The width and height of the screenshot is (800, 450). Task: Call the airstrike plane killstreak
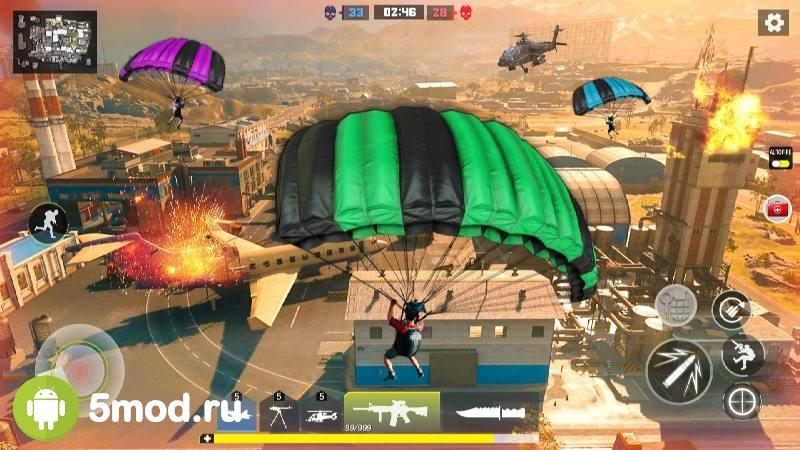pyautogui.click(x=237, y=411)
